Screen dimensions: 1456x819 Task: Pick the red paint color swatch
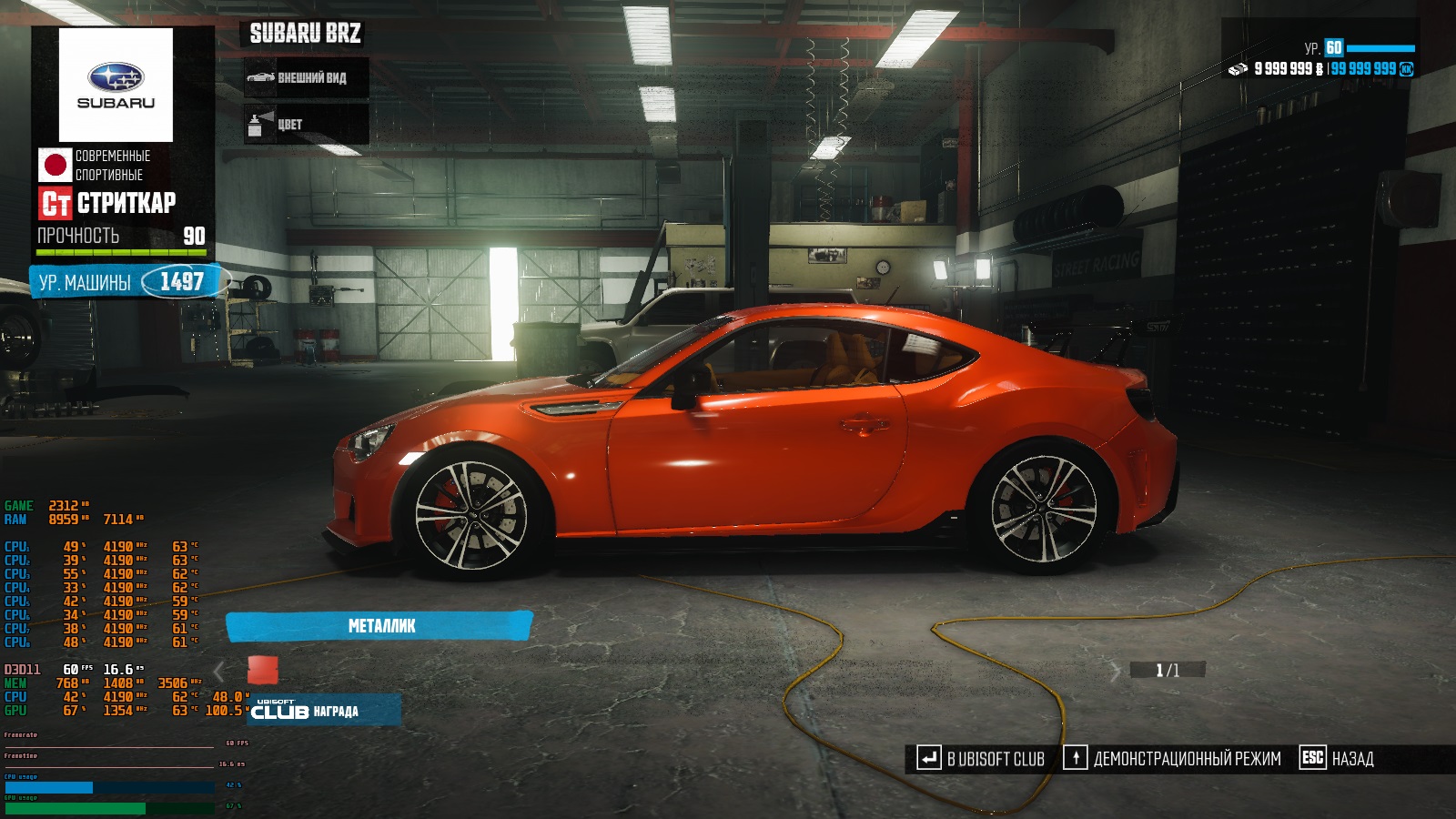[263, 671]
